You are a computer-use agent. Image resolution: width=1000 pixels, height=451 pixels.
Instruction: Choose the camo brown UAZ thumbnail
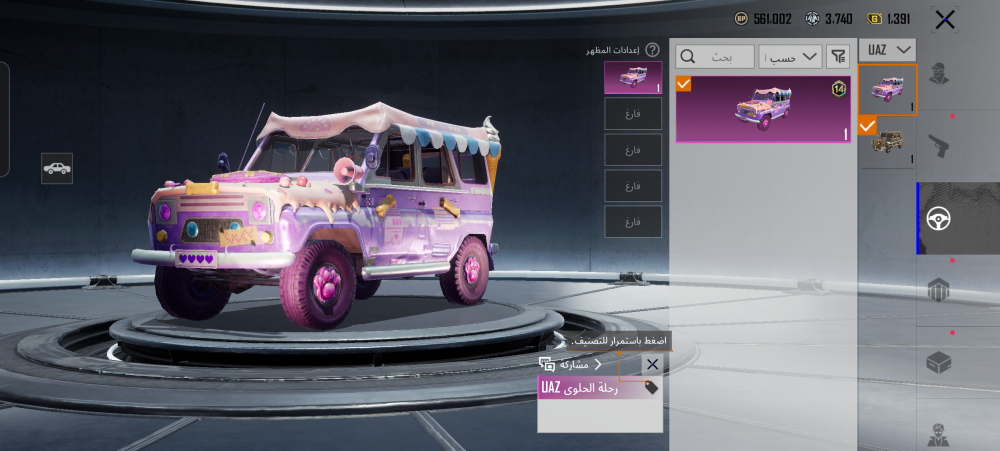pyautogui.click(x=888, y=141)
